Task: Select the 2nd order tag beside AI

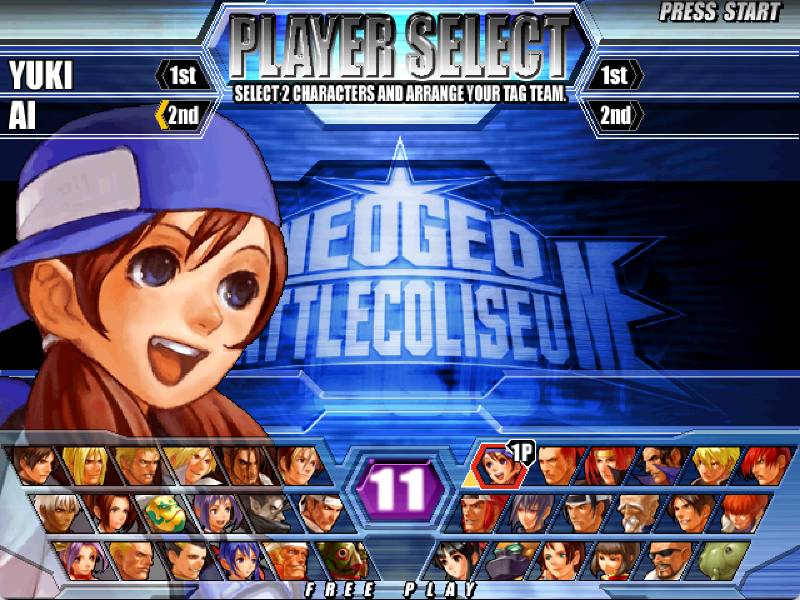Action: [178, 115]
